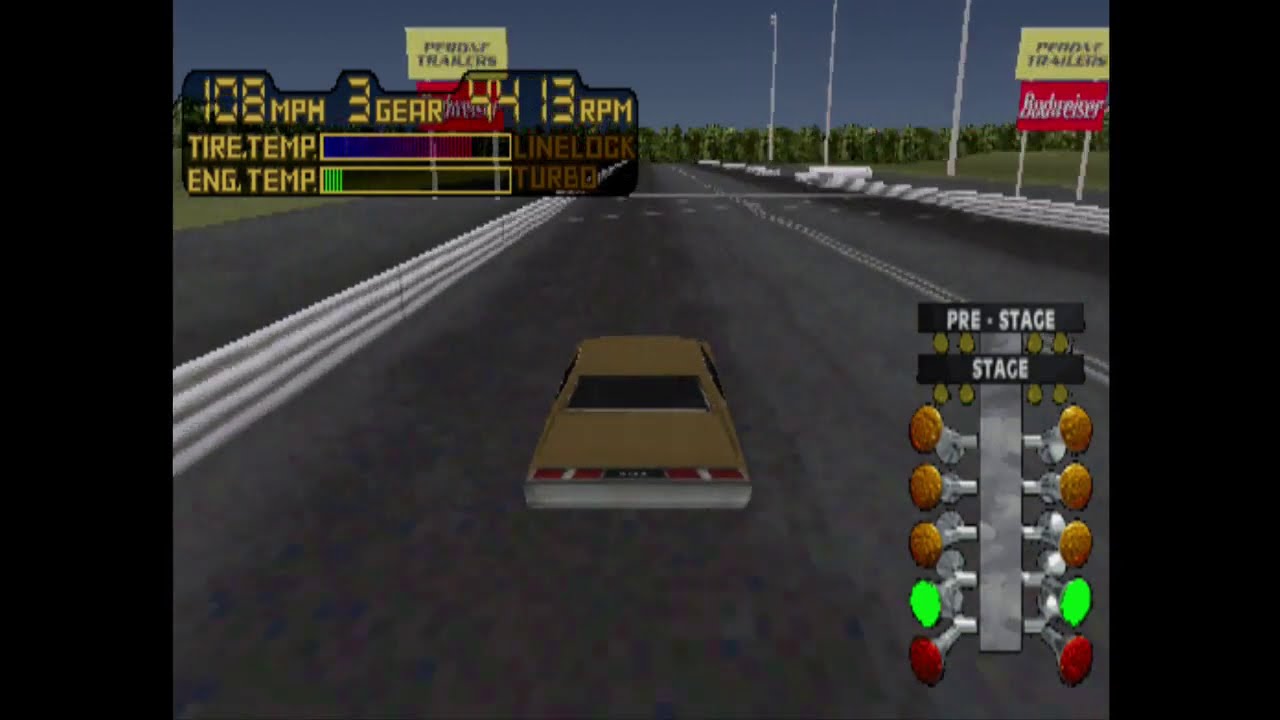Click the tan drag car on the track
Image resolution: width=1280 pixels, height=720 pixels.
pos(637,430)
